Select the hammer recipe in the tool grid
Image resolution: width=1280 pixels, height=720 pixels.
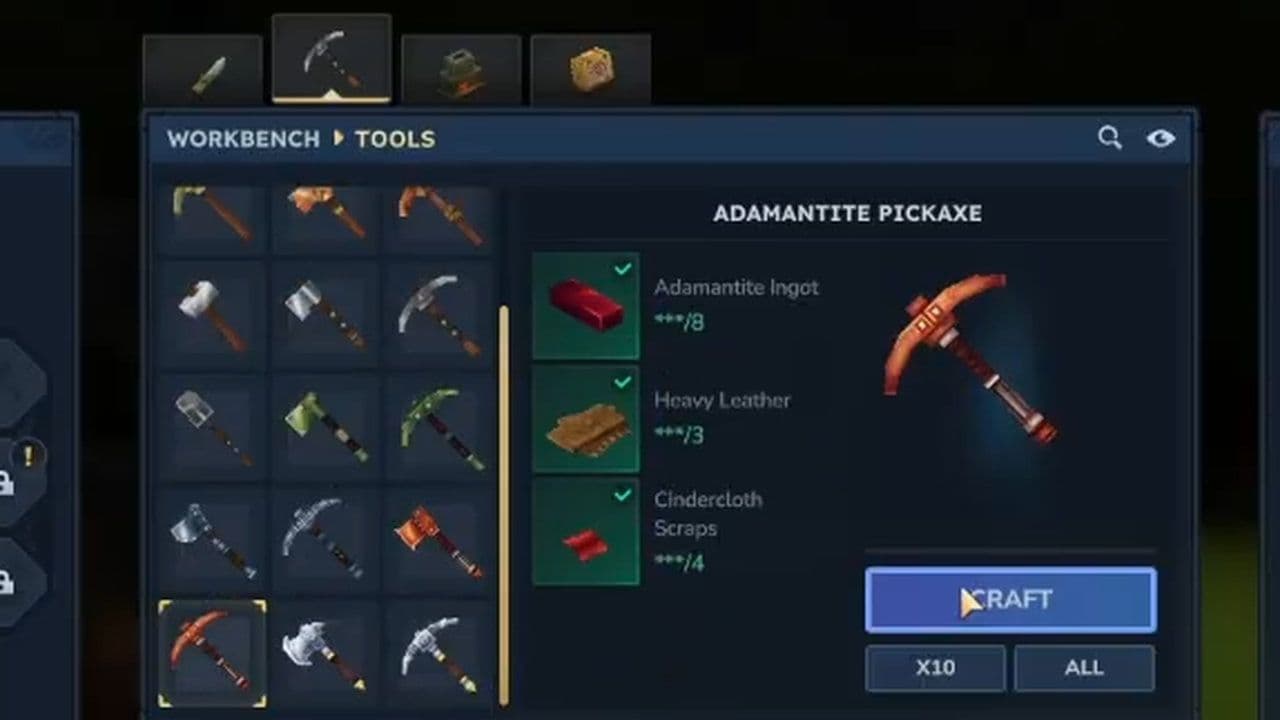tap(211, 310)
